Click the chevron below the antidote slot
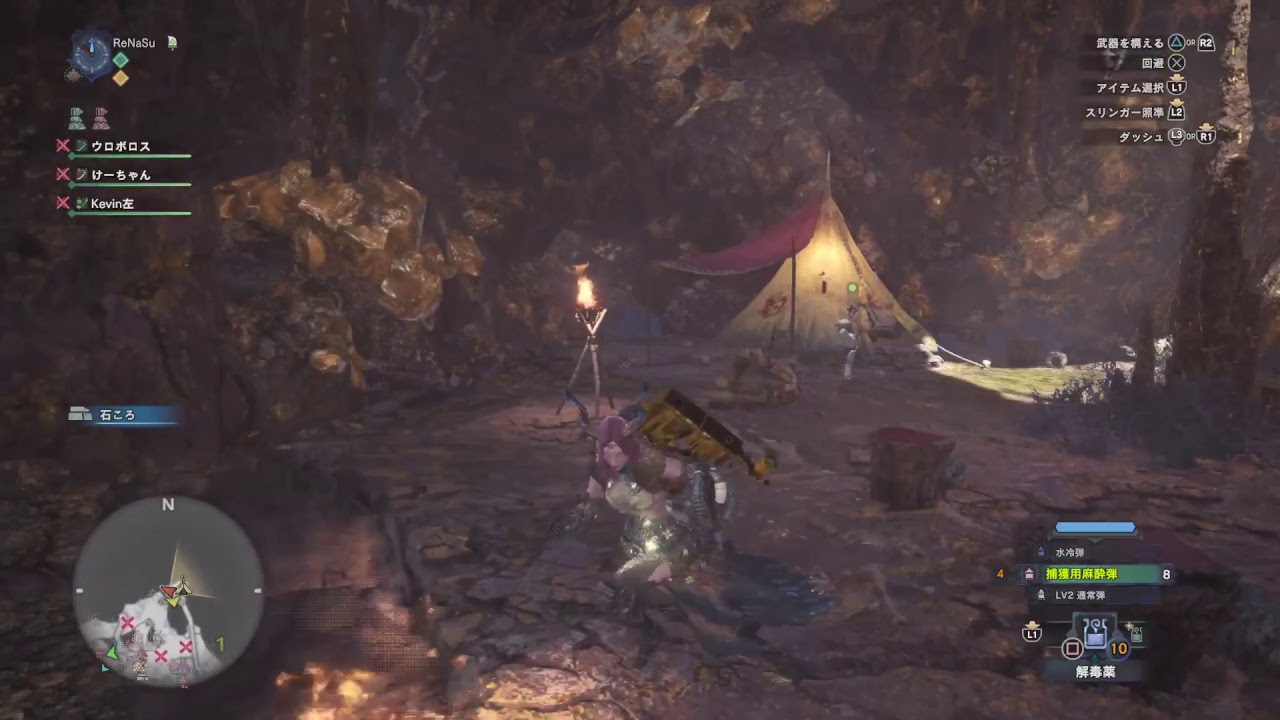 (1095, 657)
